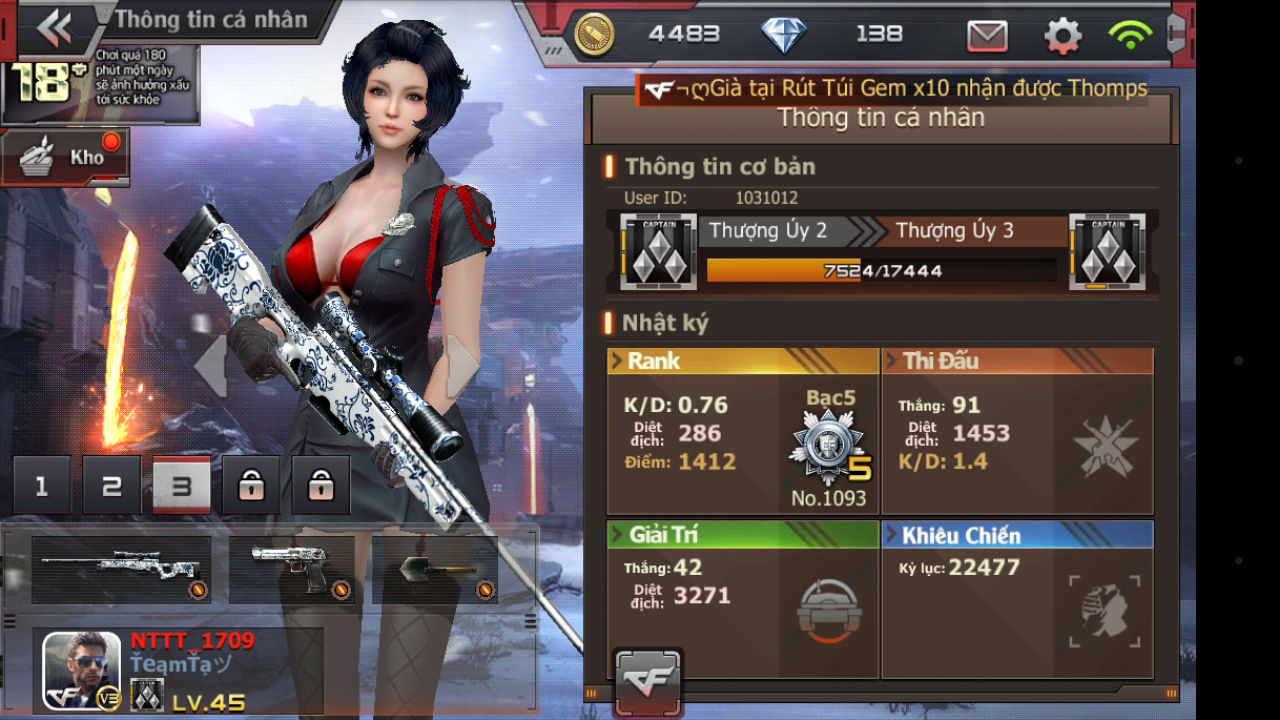The height and width of the screenshot is (720, 1280).
Task: Click the player avatar portrait
Action: 81,671
